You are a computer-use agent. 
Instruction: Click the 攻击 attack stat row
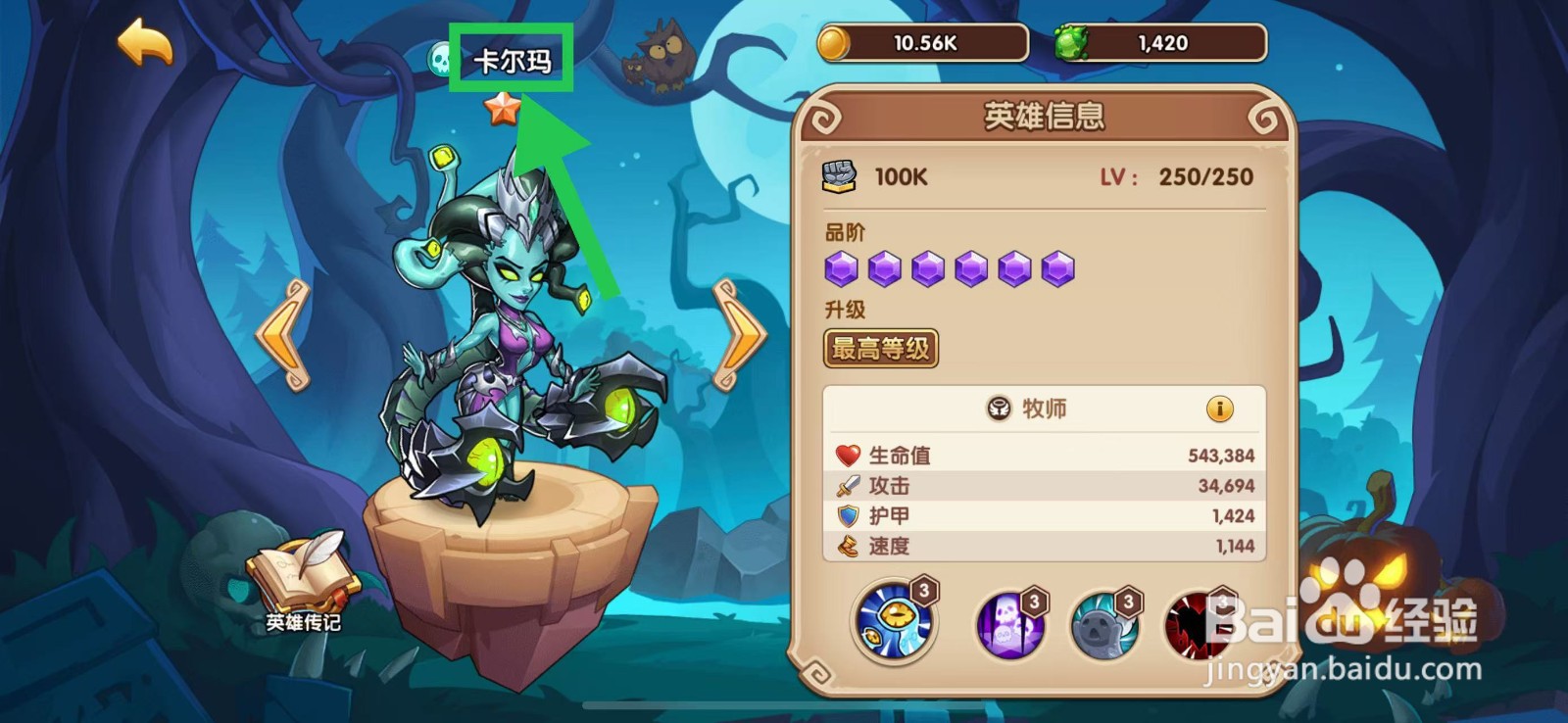1039,485
